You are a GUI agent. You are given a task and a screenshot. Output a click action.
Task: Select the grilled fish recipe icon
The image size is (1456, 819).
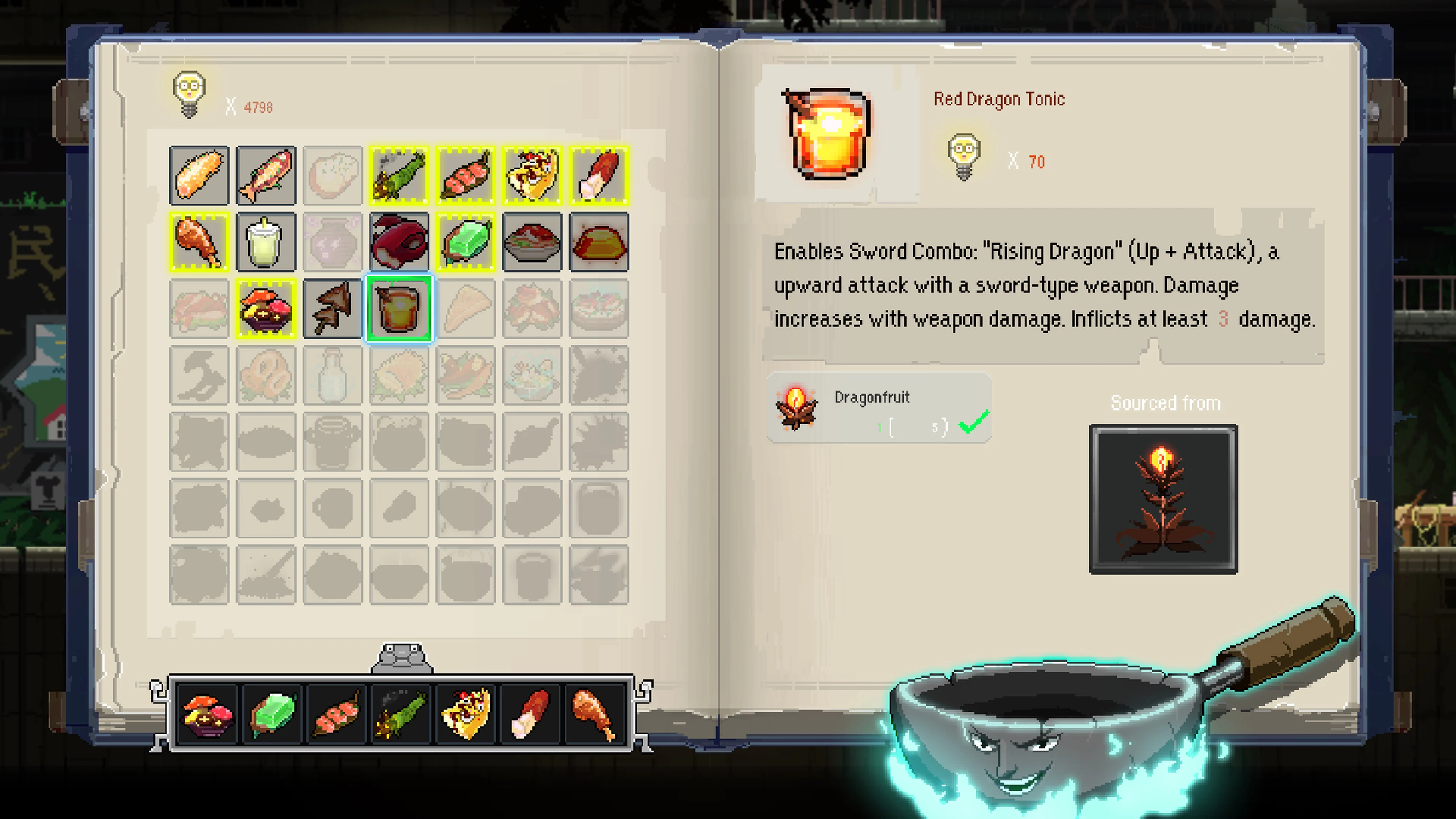click(266, 175)
